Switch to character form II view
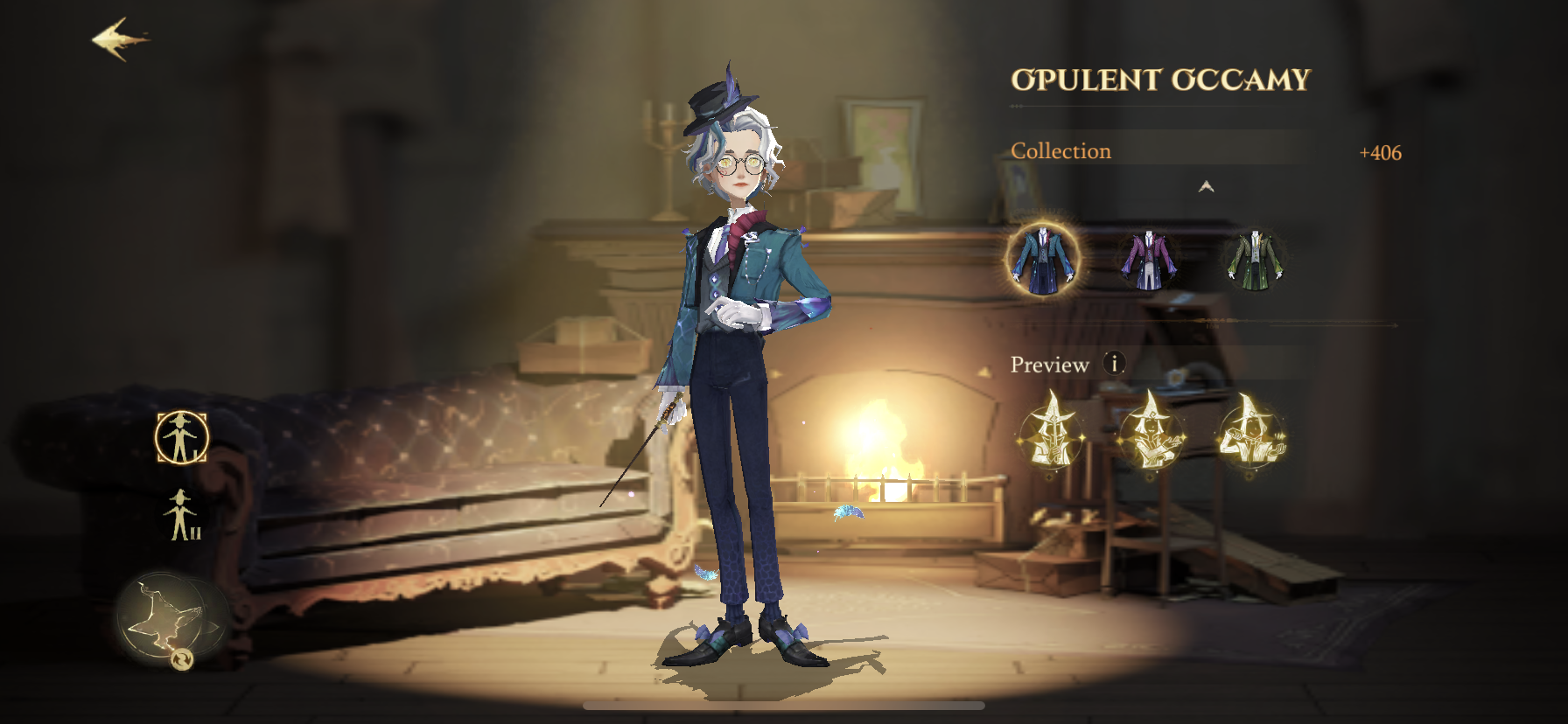This screenshot has height=724, width=1568. coord(183,515)
